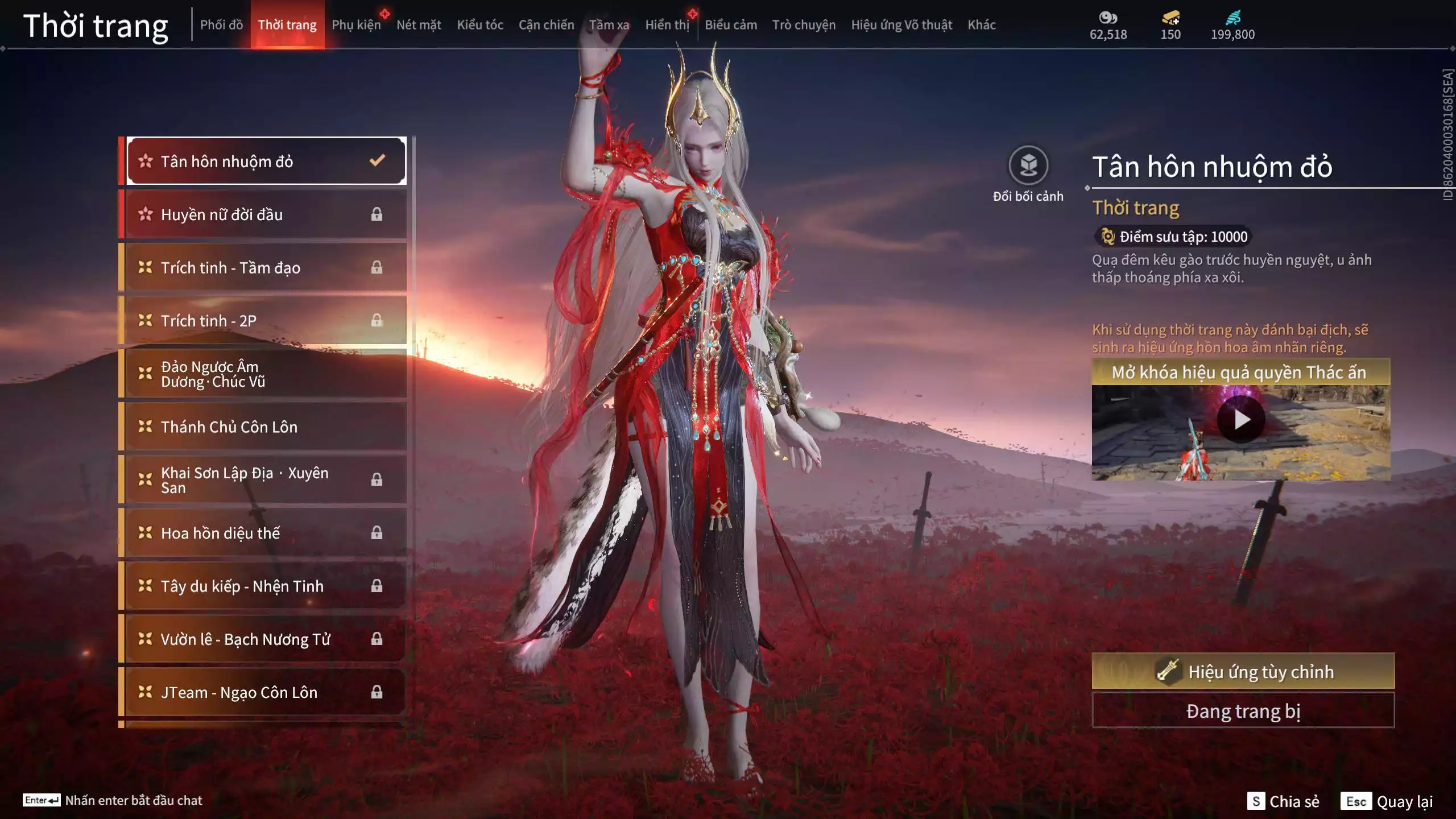The width and height of the screenshot is (1456, 819).
Task: Open the Cận chiến category
Action: coord(546,25)
